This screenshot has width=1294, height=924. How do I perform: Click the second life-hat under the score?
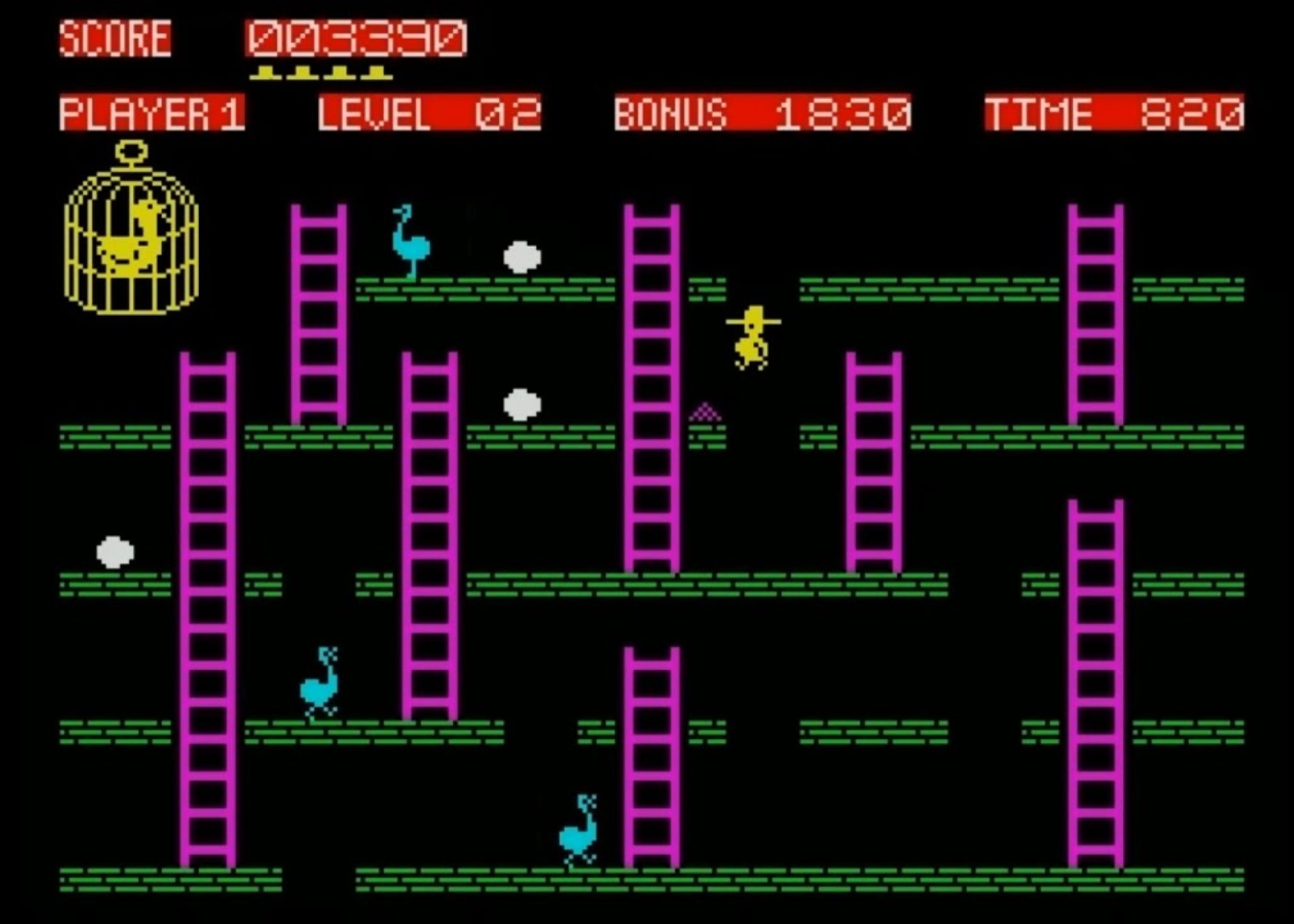pyautogui.click(x=303, y=70)
